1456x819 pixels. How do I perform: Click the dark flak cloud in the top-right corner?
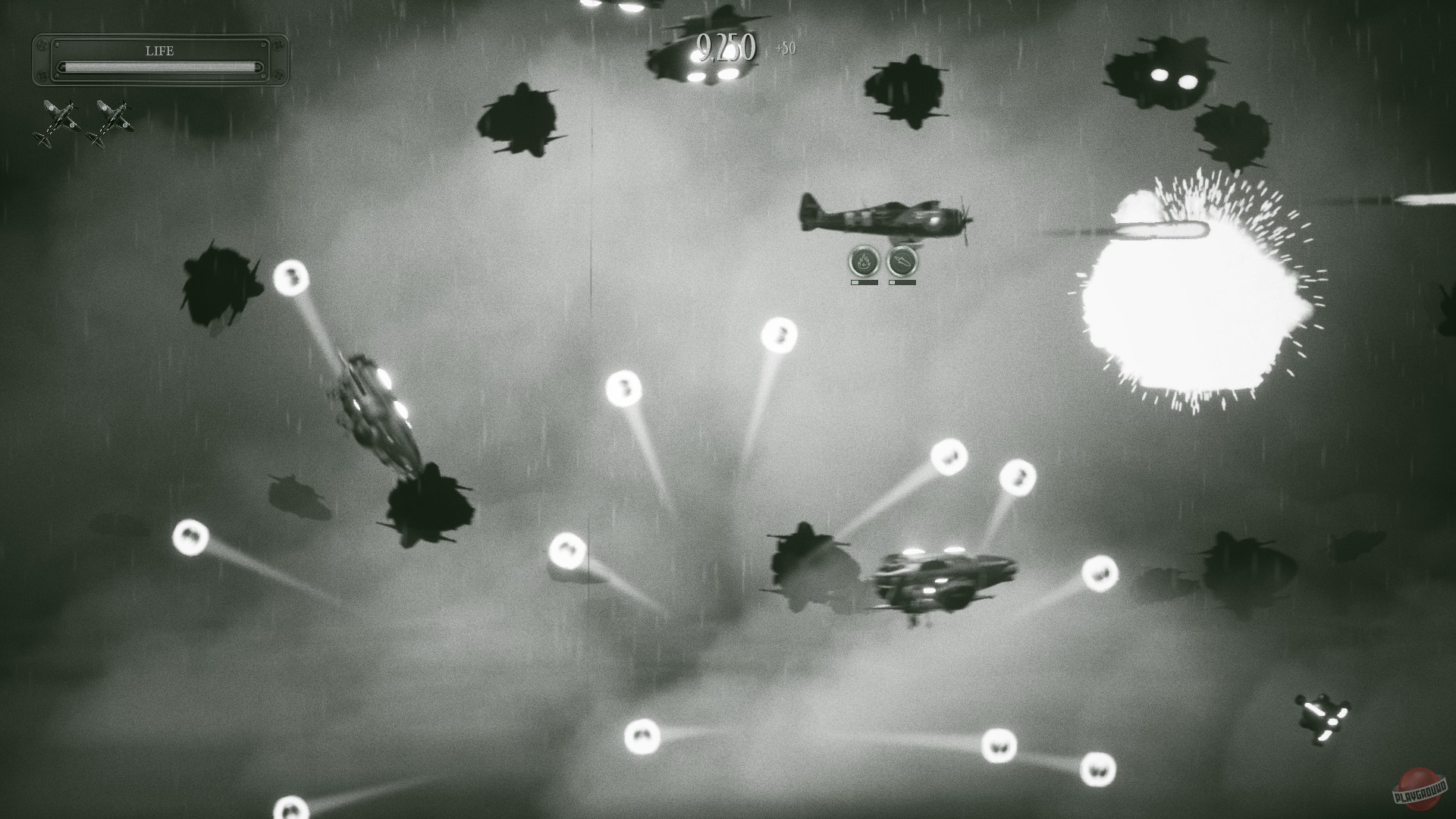pyautogui.click(x=1164, y=76)
